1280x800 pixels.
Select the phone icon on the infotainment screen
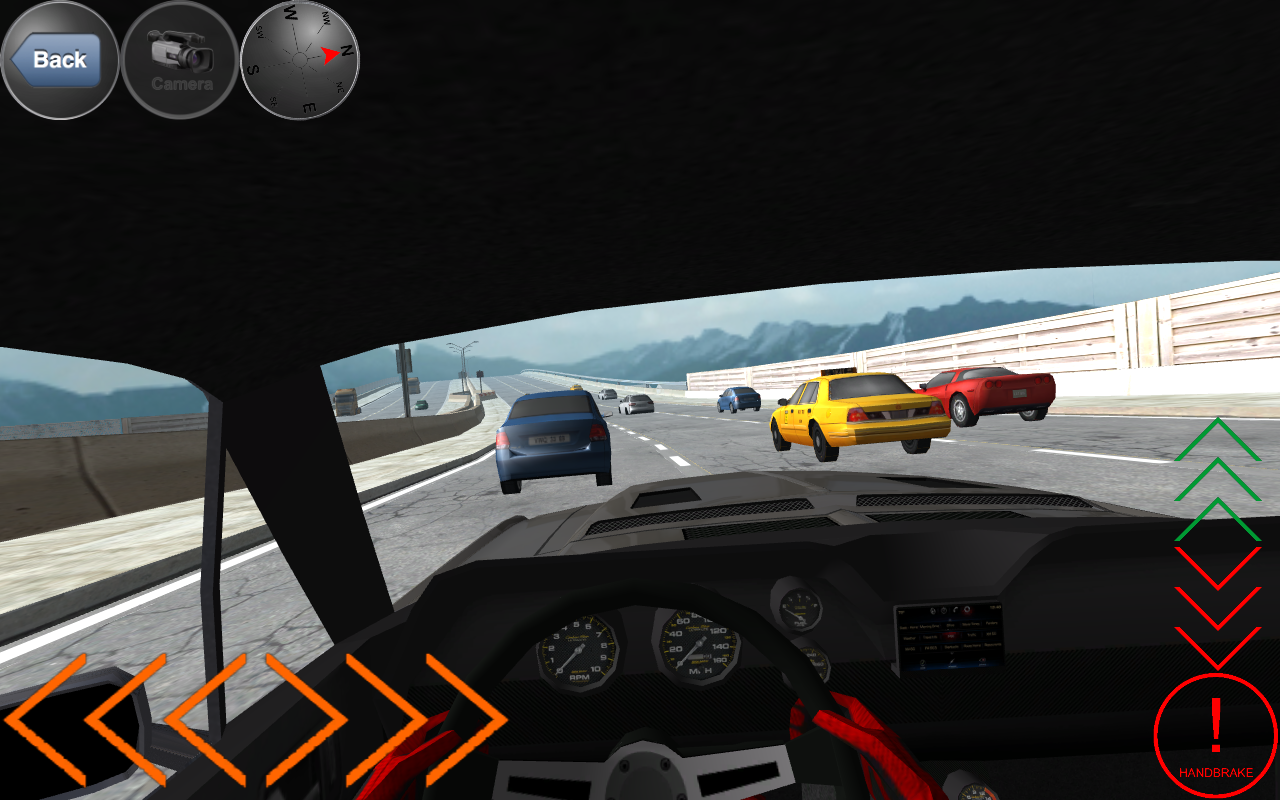(955, 609)
